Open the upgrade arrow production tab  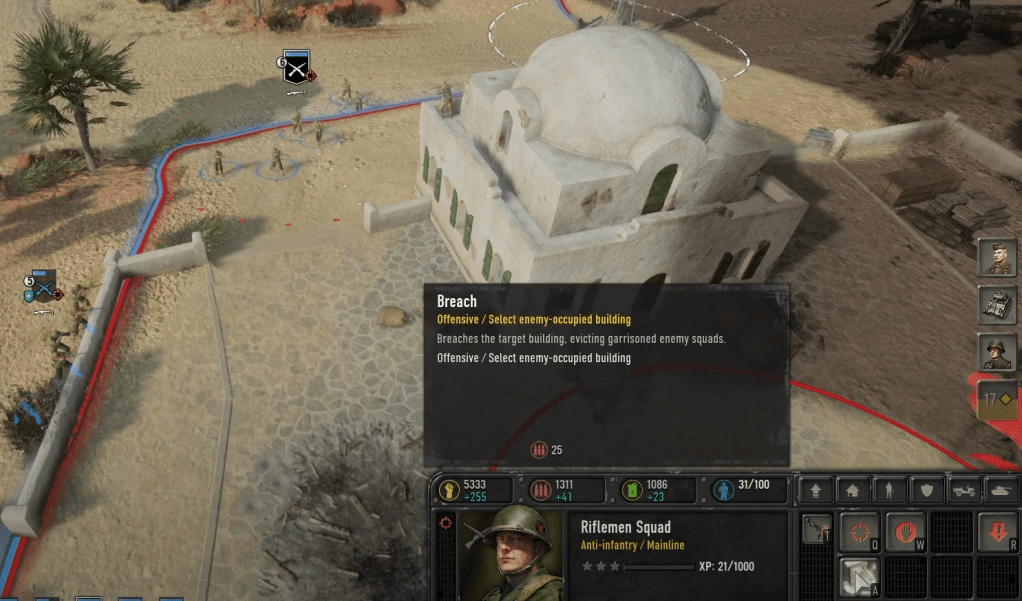816,491
